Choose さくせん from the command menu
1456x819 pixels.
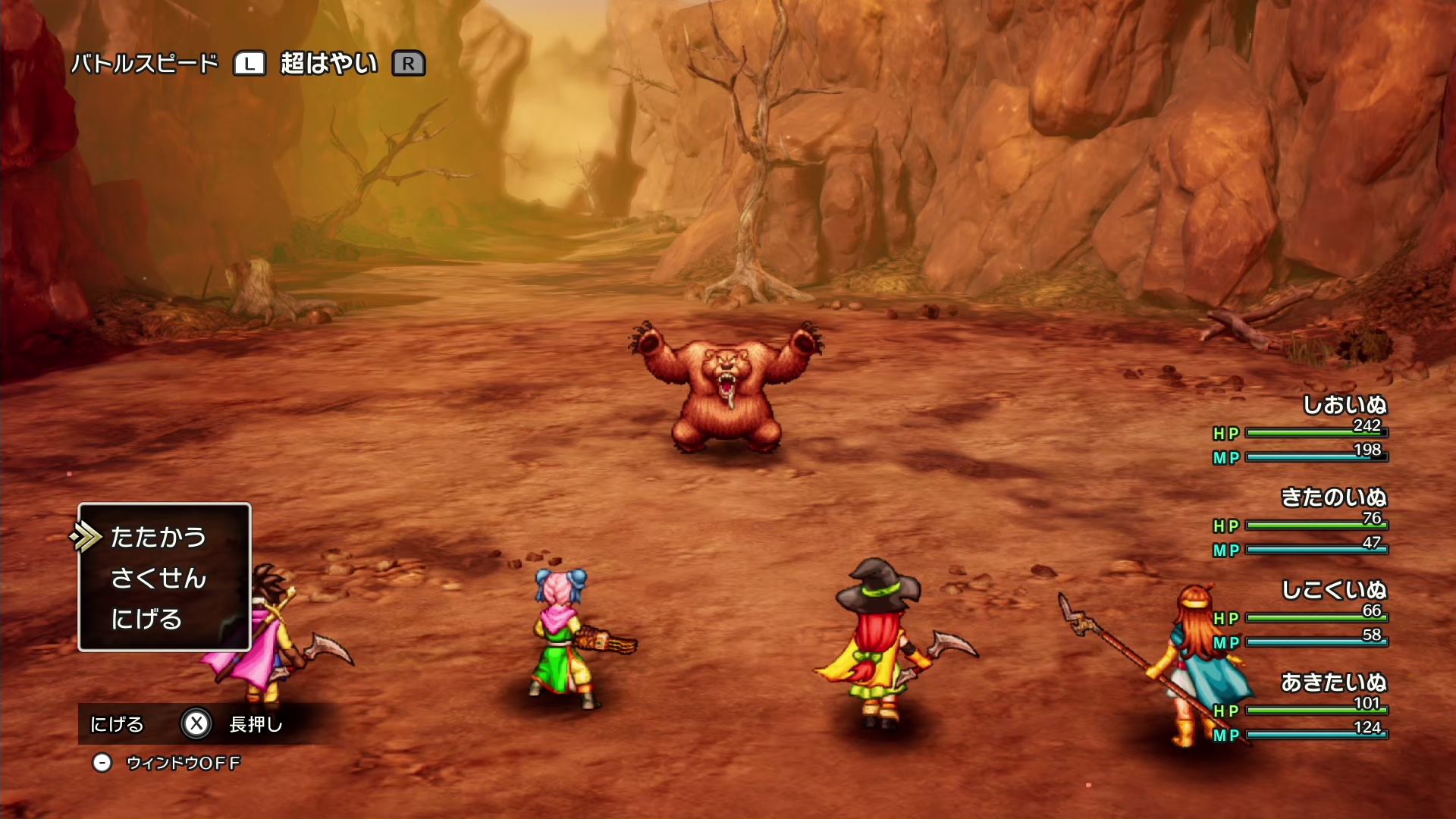[x=158, y=578]
